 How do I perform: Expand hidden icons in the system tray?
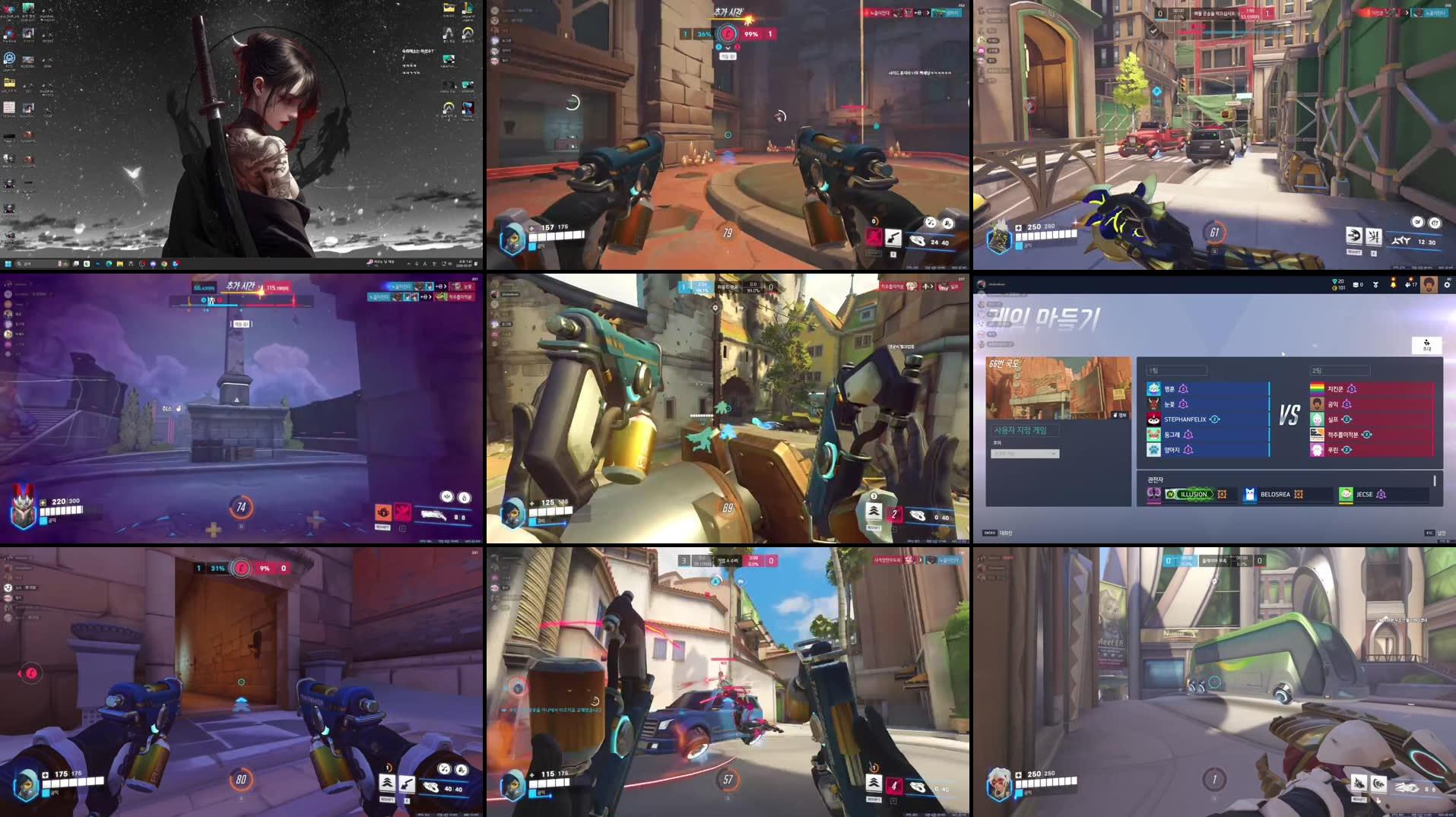[409, 265]
